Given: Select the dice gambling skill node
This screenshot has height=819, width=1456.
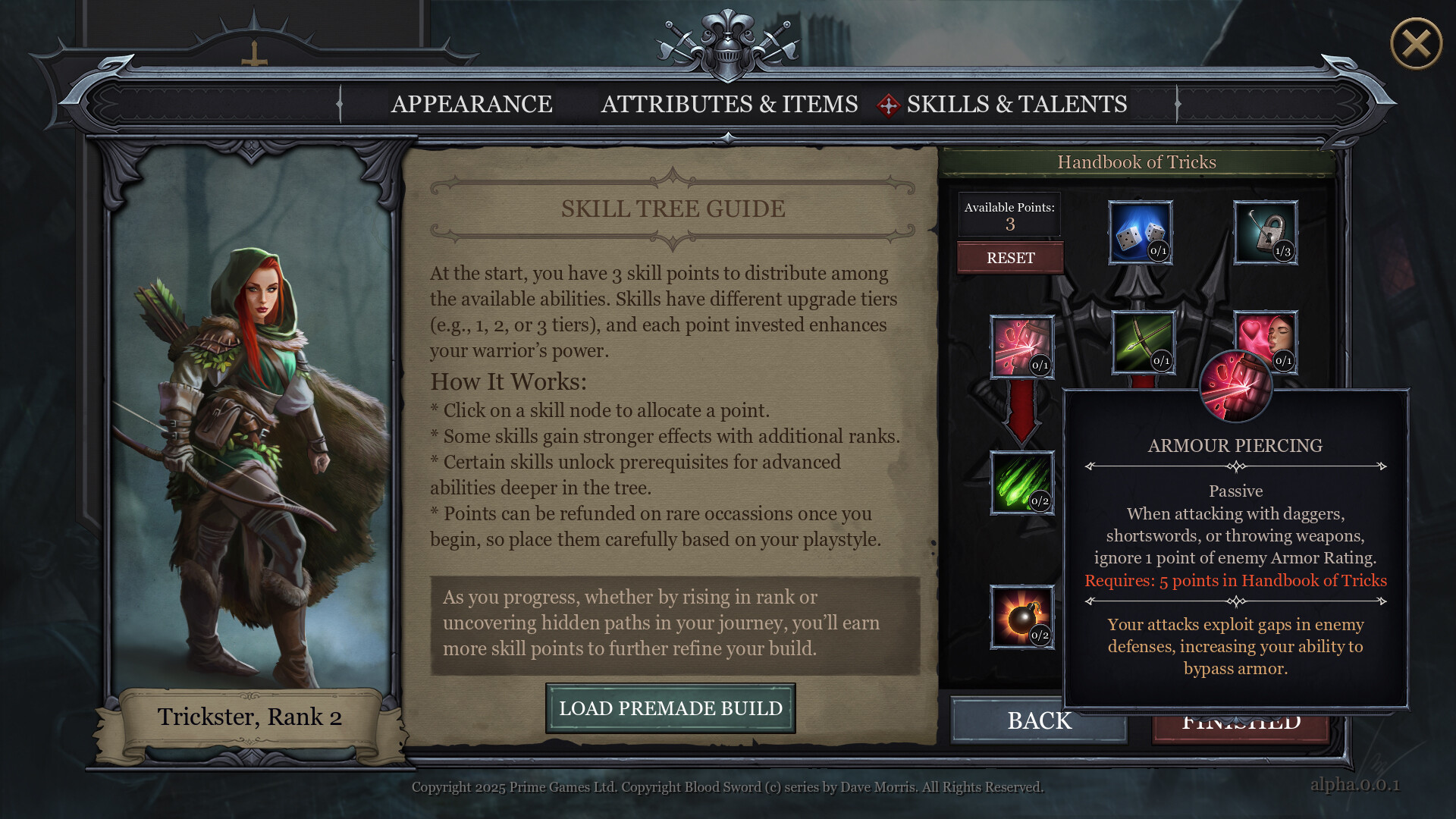Looking at the screenshot, I should click(x=1140, y=234).
